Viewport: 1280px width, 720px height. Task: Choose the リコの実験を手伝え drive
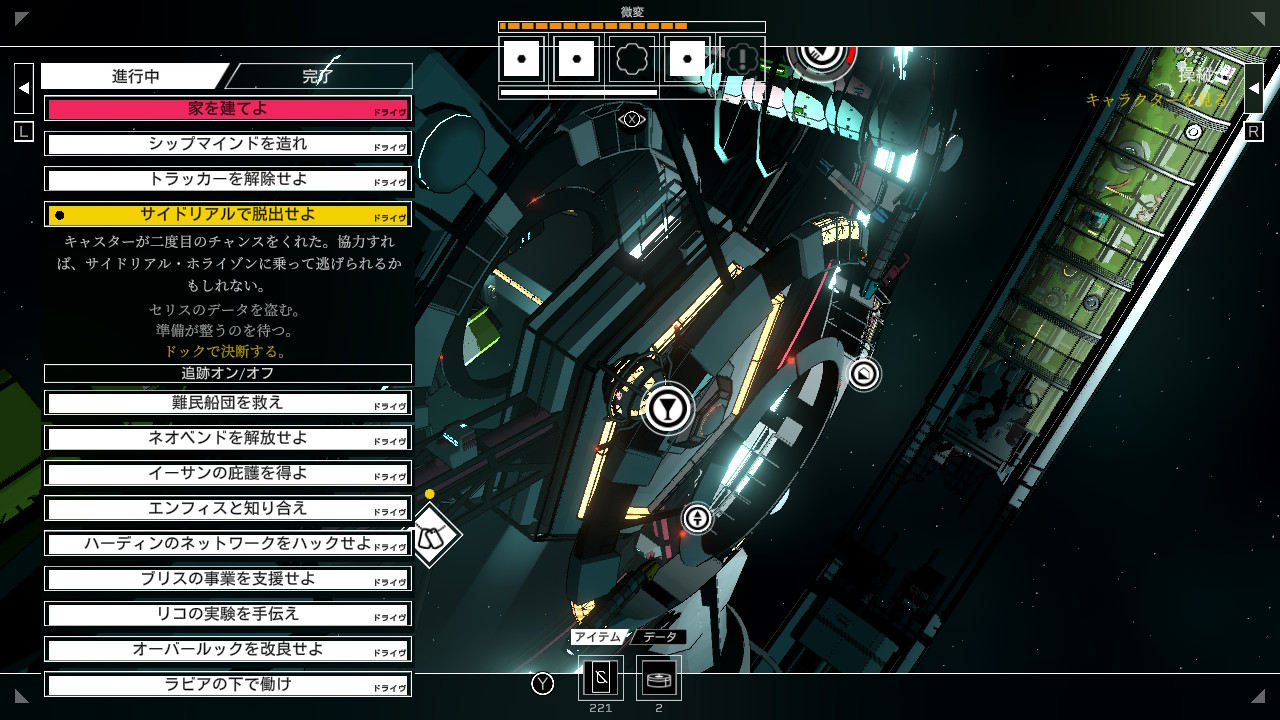pyautogui.click(x=228, y=614)
